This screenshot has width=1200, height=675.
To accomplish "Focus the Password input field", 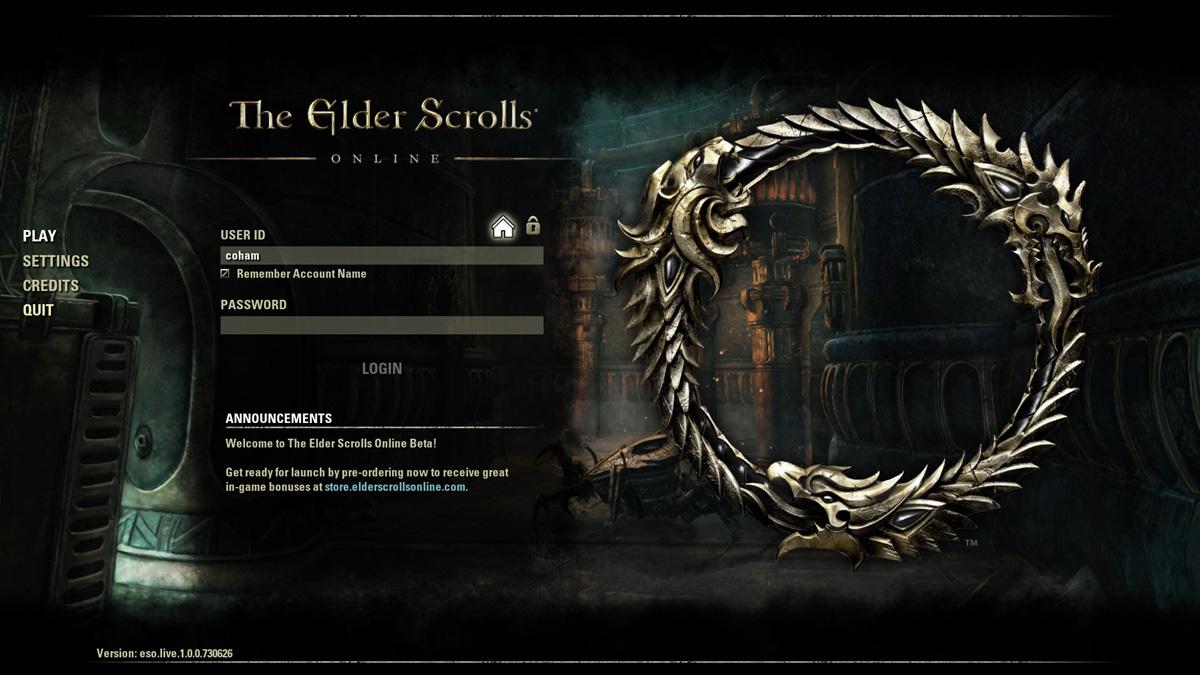I will (x=382, y=325).
